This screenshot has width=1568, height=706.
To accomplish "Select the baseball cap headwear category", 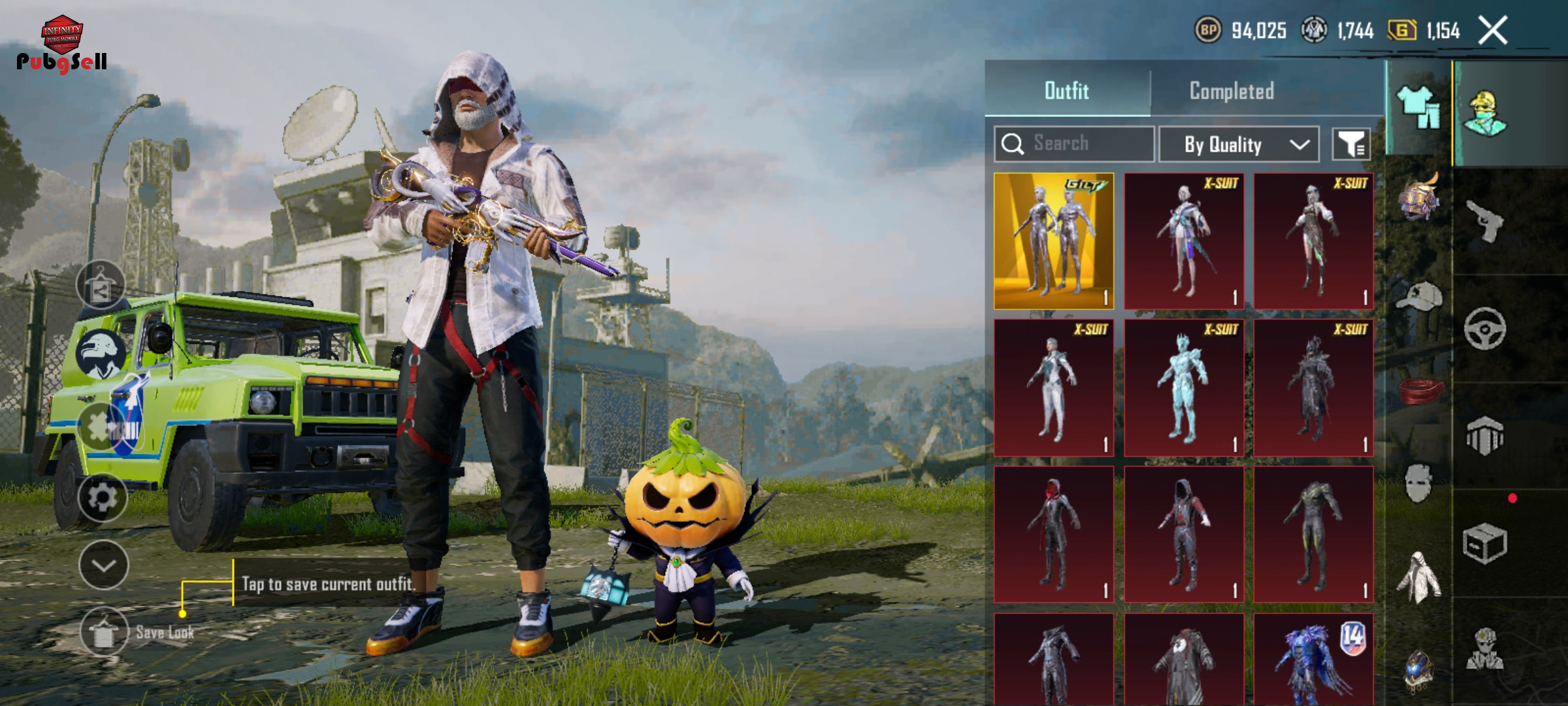I will pyautogui.click(x=1419, y=296).
